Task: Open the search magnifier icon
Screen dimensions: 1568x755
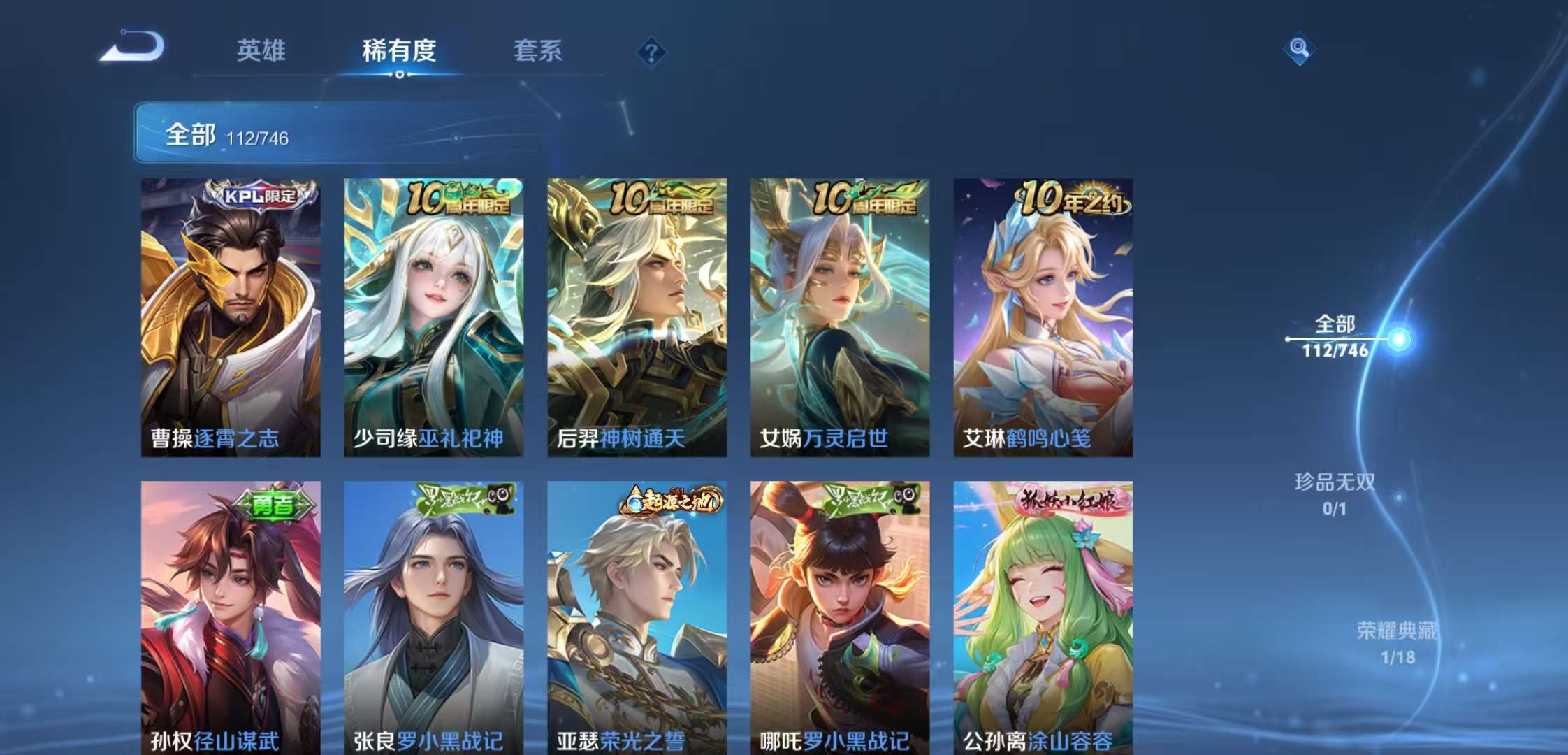Action: pos(1300,49)
